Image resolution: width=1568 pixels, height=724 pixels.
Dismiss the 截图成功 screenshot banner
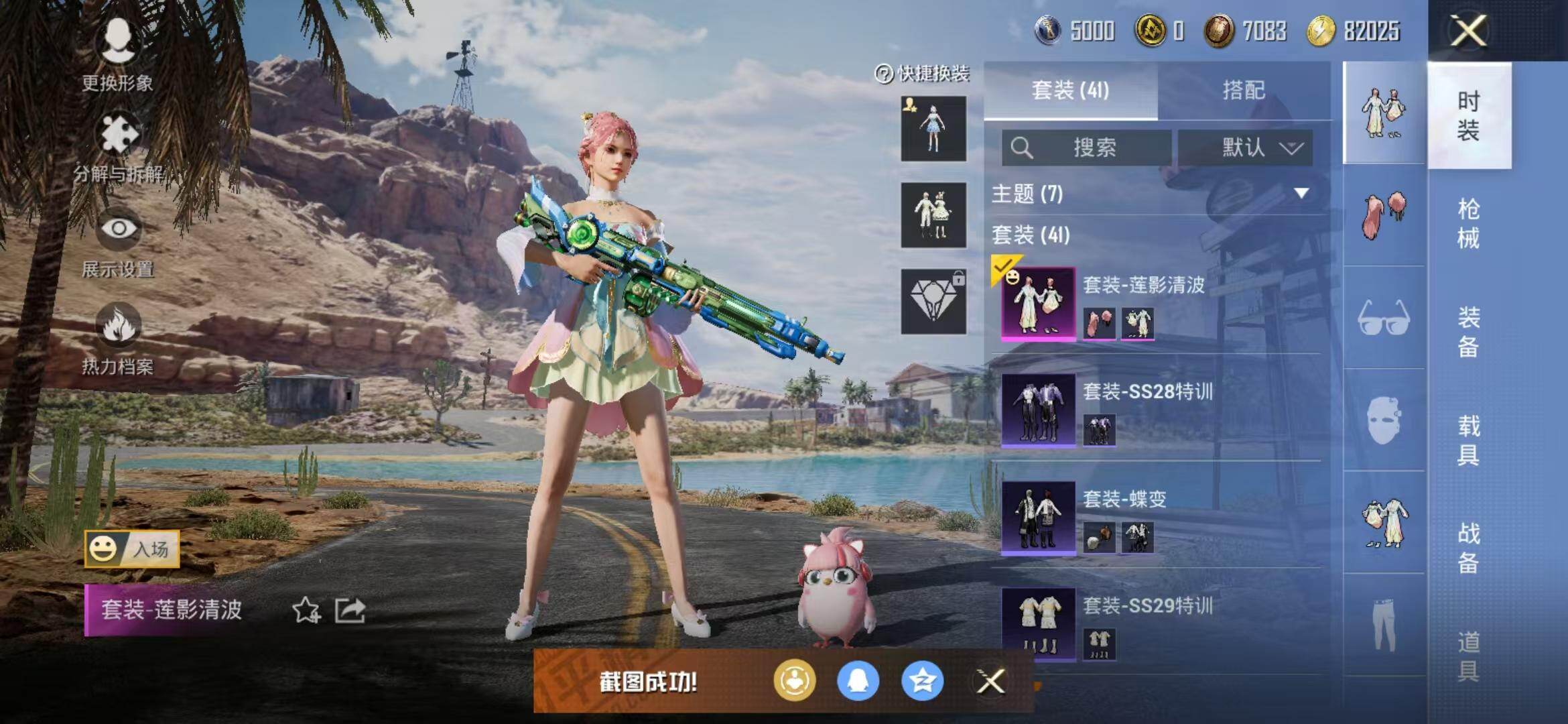[990, 682]
